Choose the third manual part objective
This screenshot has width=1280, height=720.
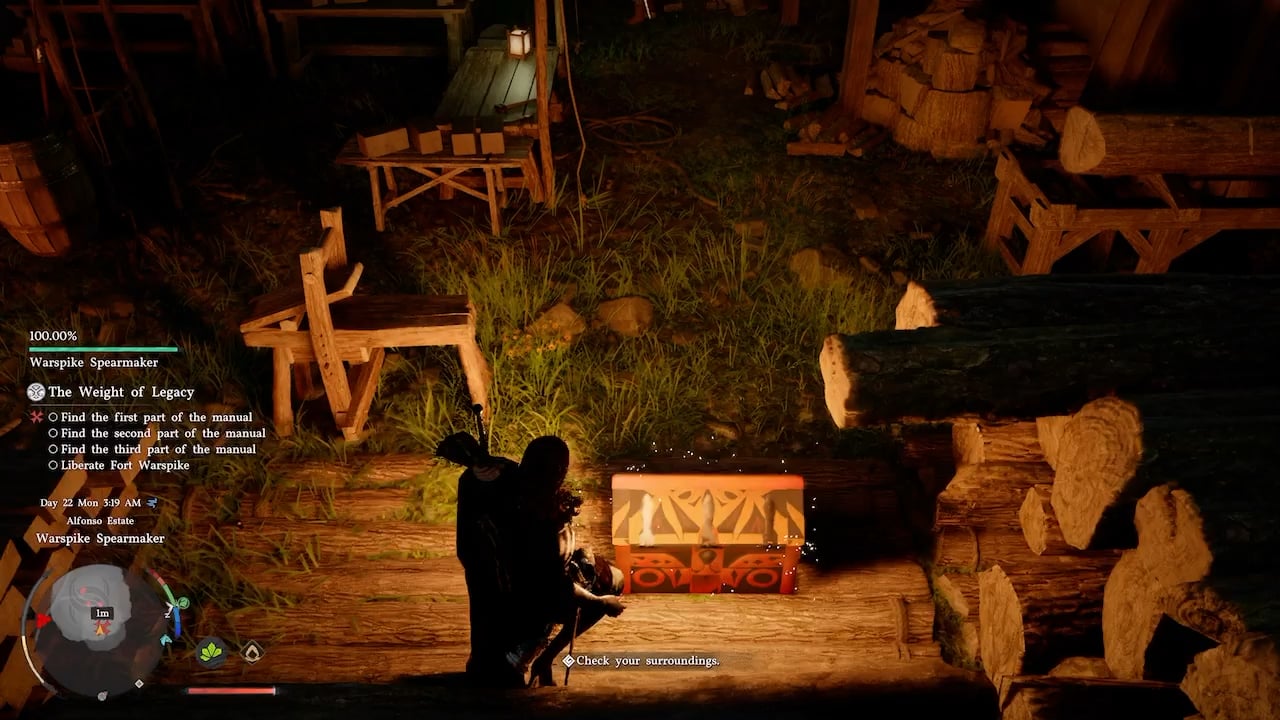pos(158,449)
